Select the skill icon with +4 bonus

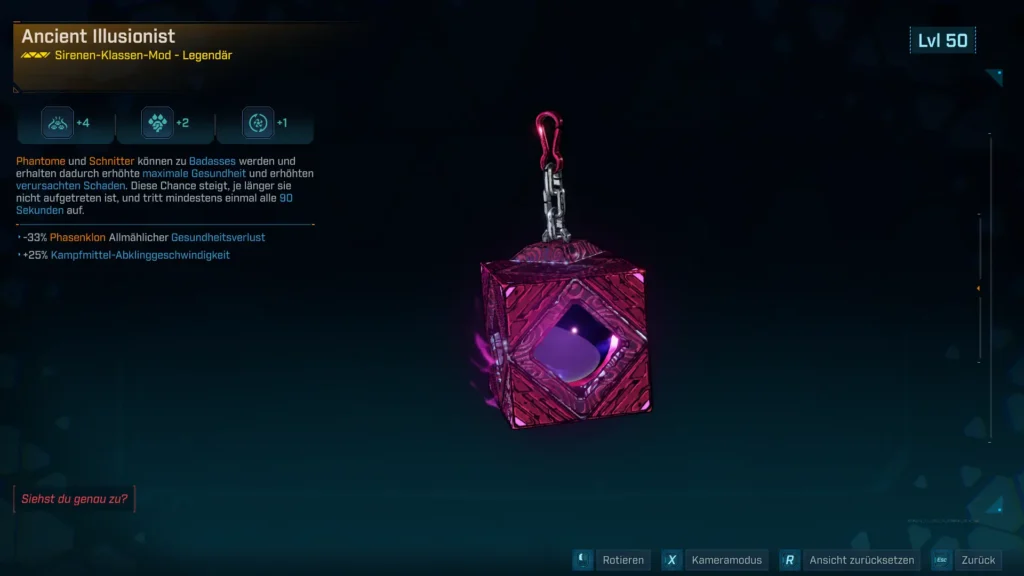(57, 123)
